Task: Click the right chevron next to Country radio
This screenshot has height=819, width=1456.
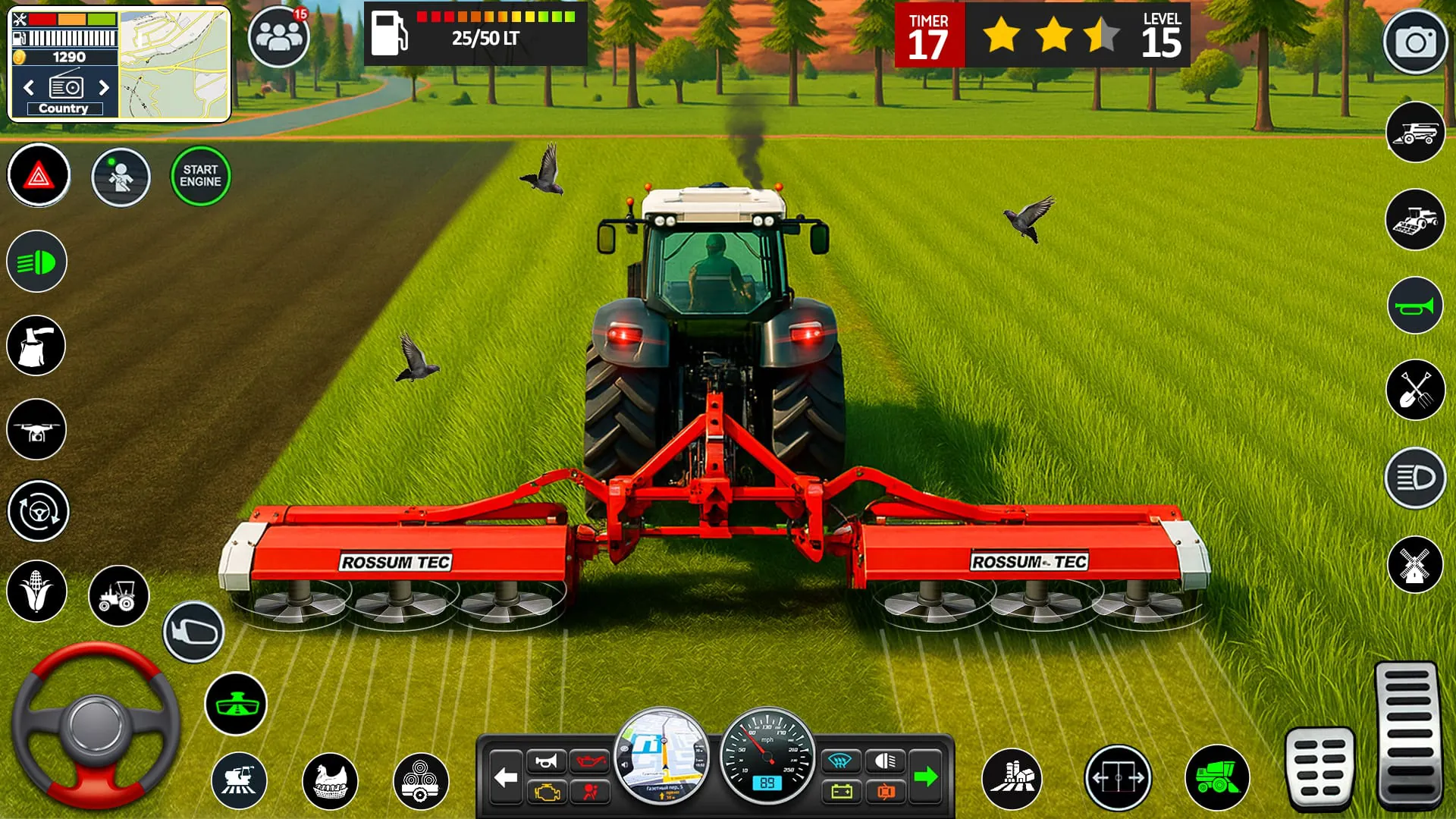Action: [x=104, y=88]
